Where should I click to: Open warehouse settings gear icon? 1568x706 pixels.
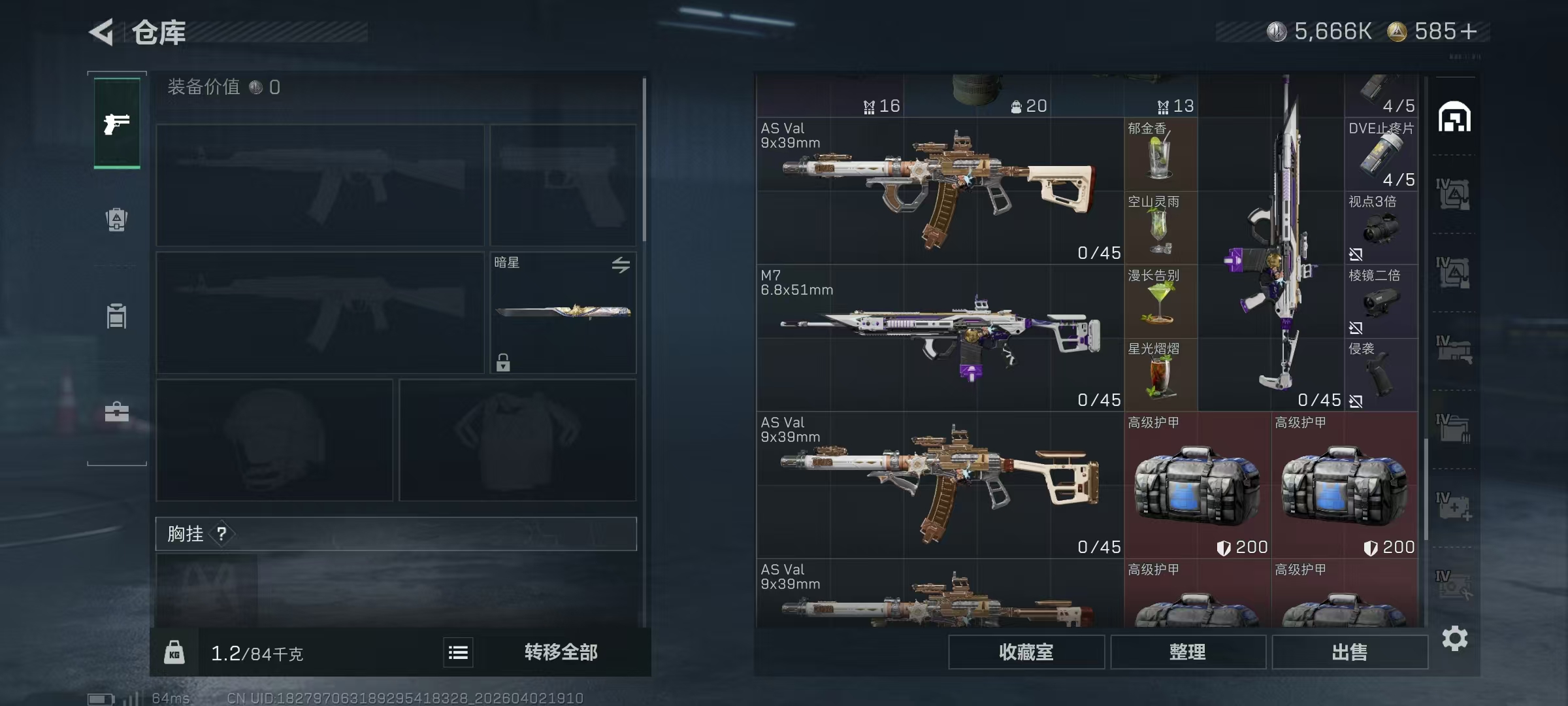tap(1455, 638)
